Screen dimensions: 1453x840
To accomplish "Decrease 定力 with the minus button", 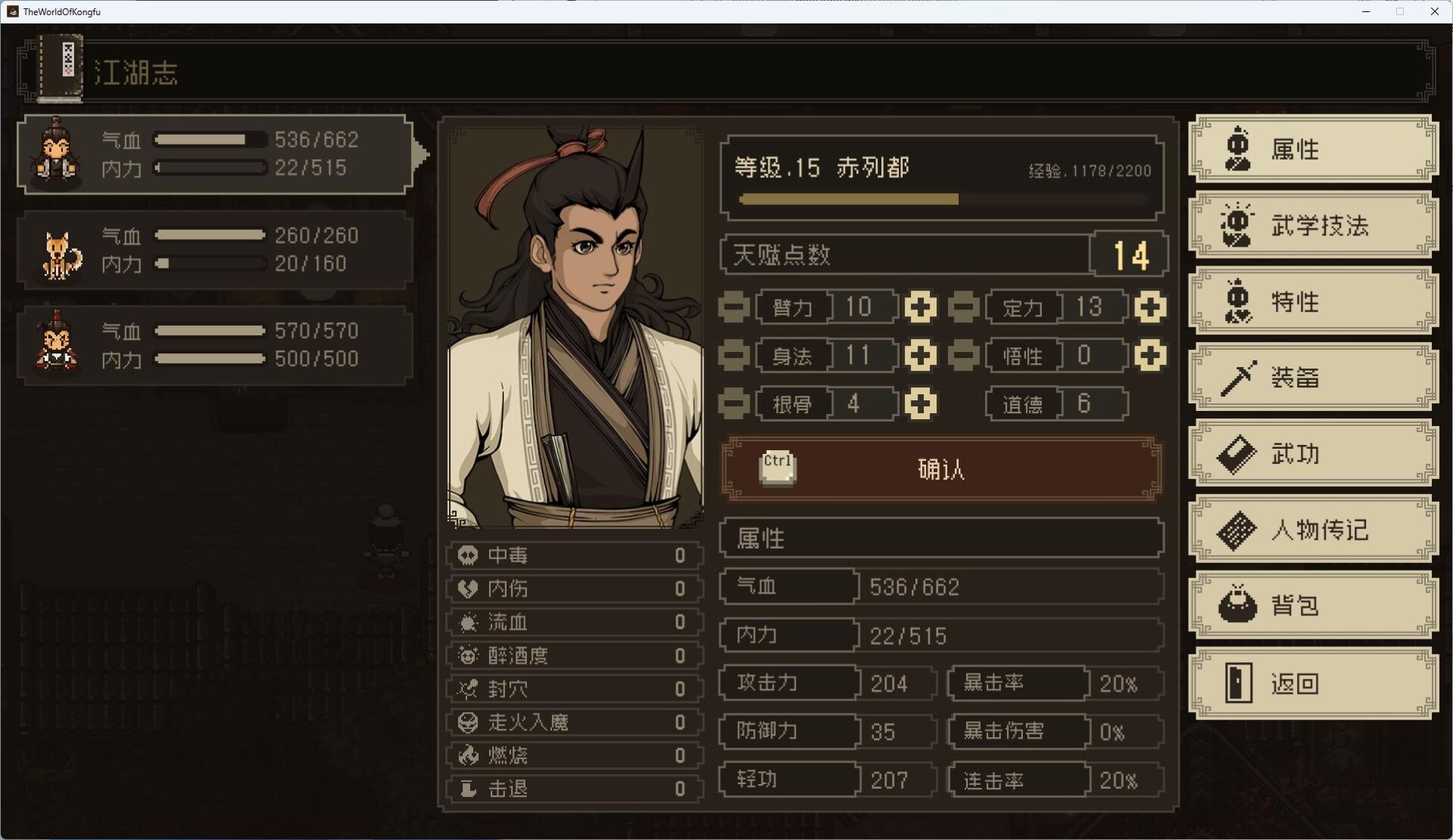I will tap(962, 307).
